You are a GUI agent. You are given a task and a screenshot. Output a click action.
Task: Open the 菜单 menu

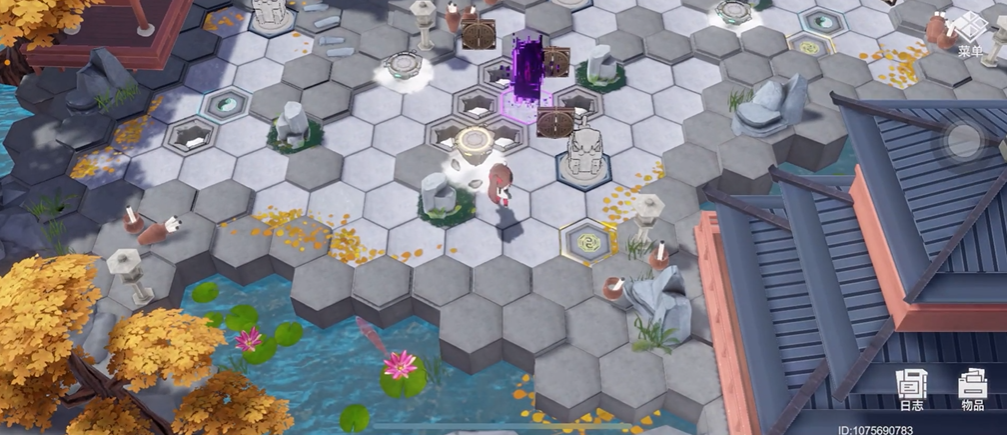click(970, 35)
